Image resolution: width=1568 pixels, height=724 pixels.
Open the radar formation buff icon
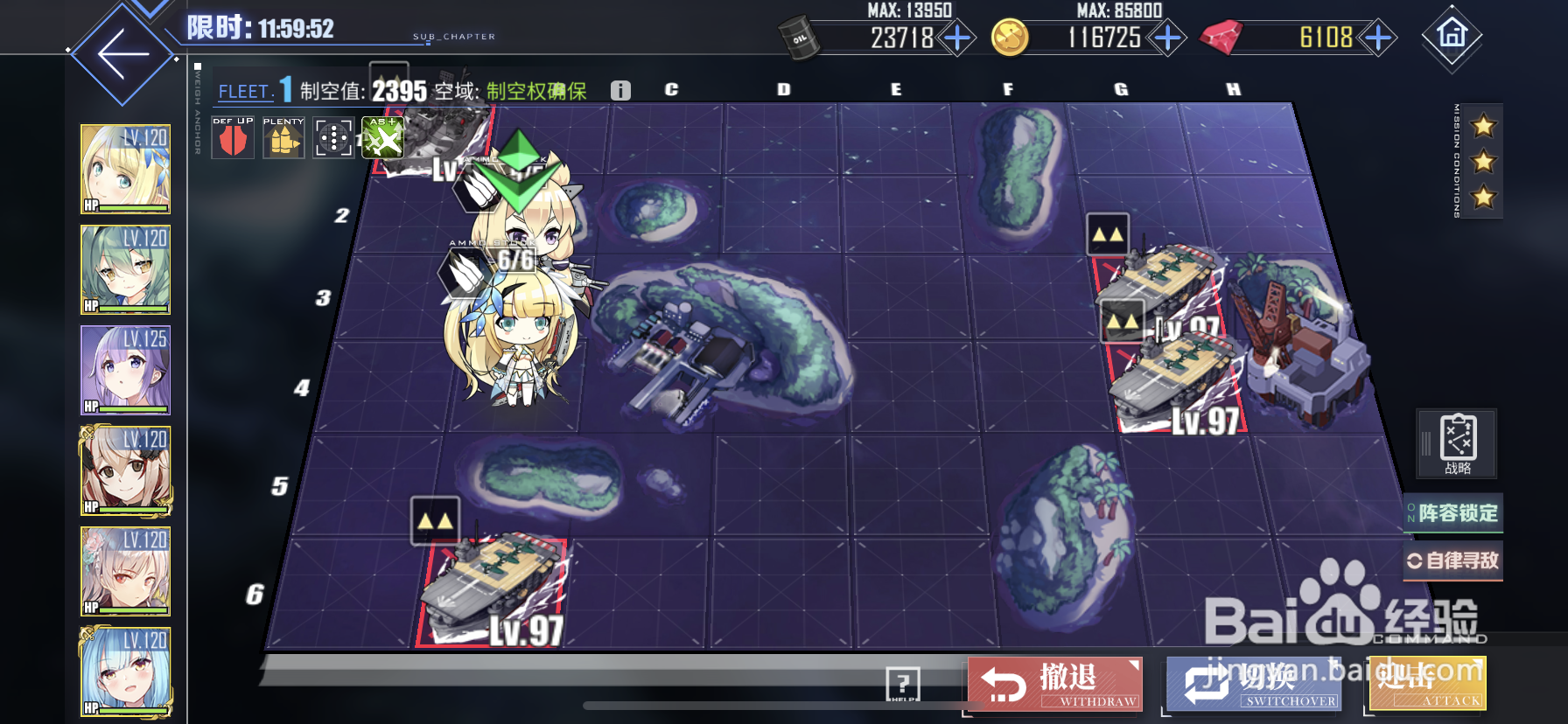click(332, 138)
